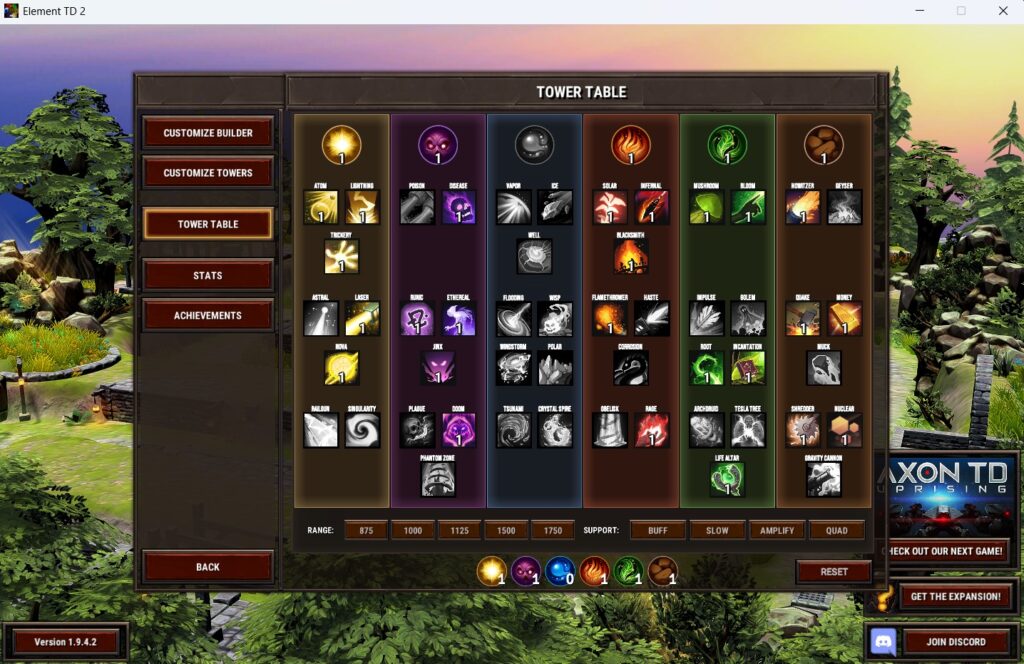Image resolution: width=1024 pixels, height=664 pixels.
Task: Enable the Slow support filter
Action: point(715,530)
